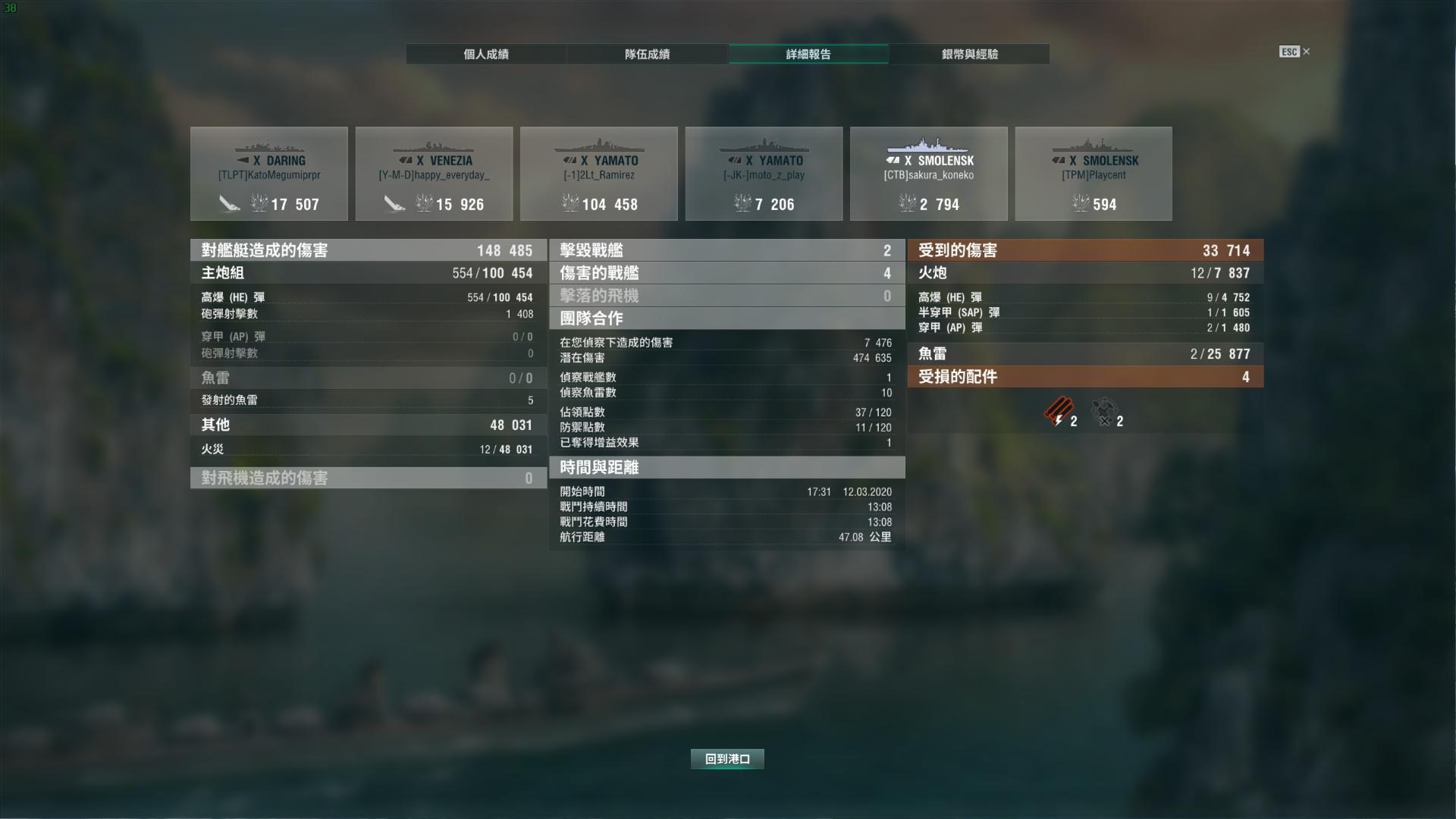Toggle the 團隊合作 details section
The height and width of the screenshot is (819, 1456).
coord(726,318)
